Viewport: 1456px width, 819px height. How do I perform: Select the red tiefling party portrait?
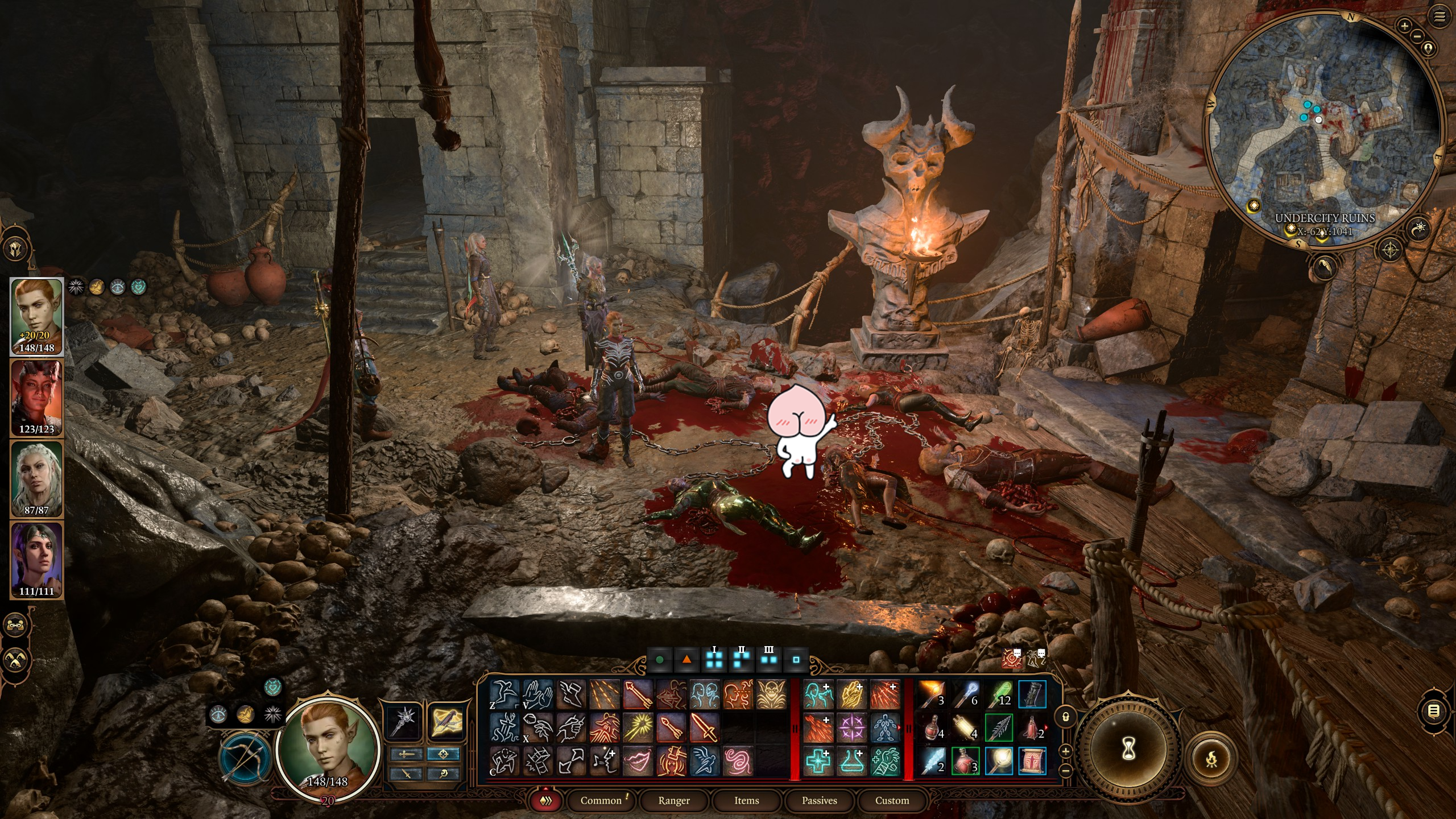(36, 398)
